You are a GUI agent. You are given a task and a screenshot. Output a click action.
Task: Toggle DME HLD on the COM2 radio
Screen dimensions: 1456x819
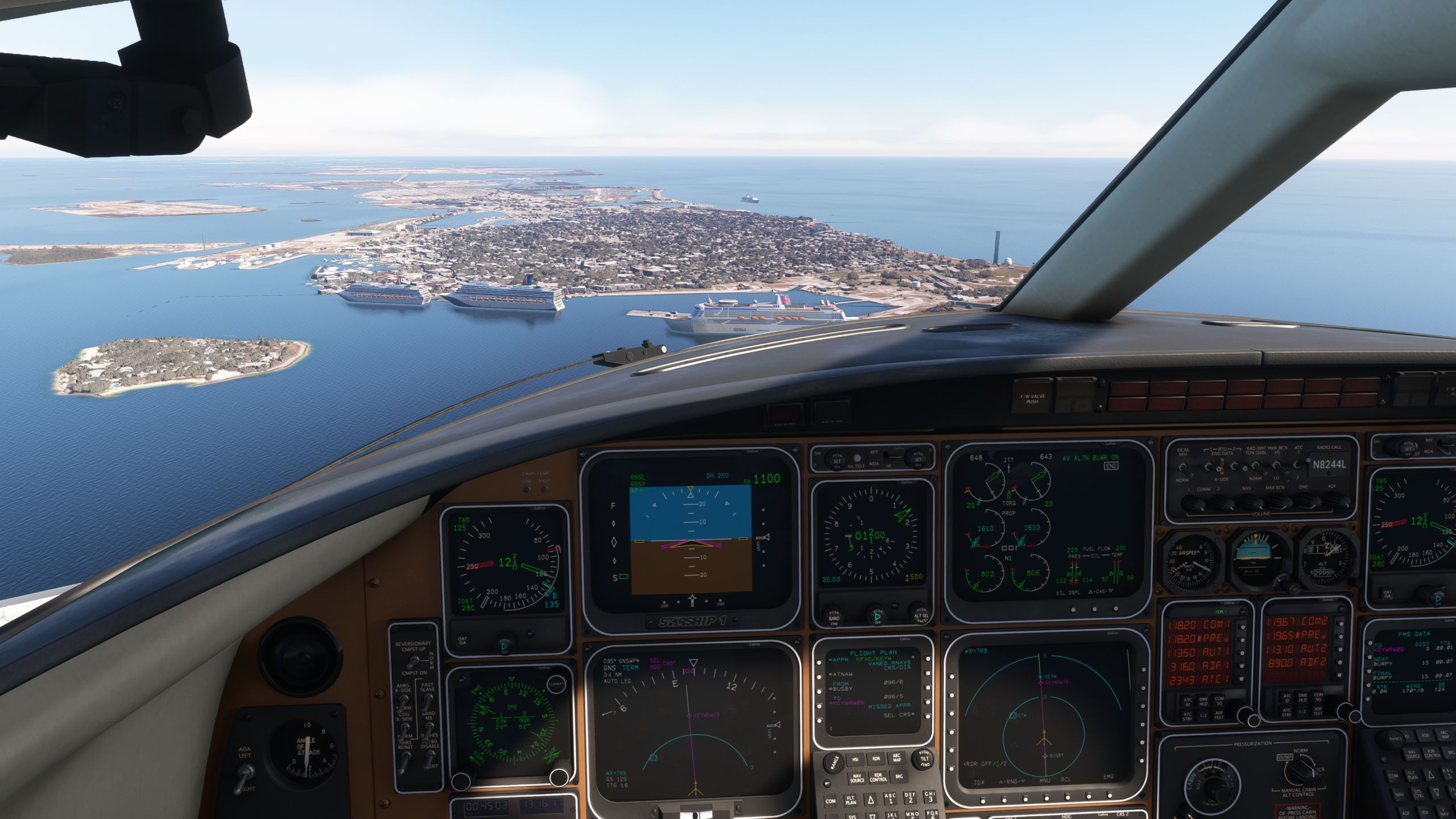[x=1302, y=699]
